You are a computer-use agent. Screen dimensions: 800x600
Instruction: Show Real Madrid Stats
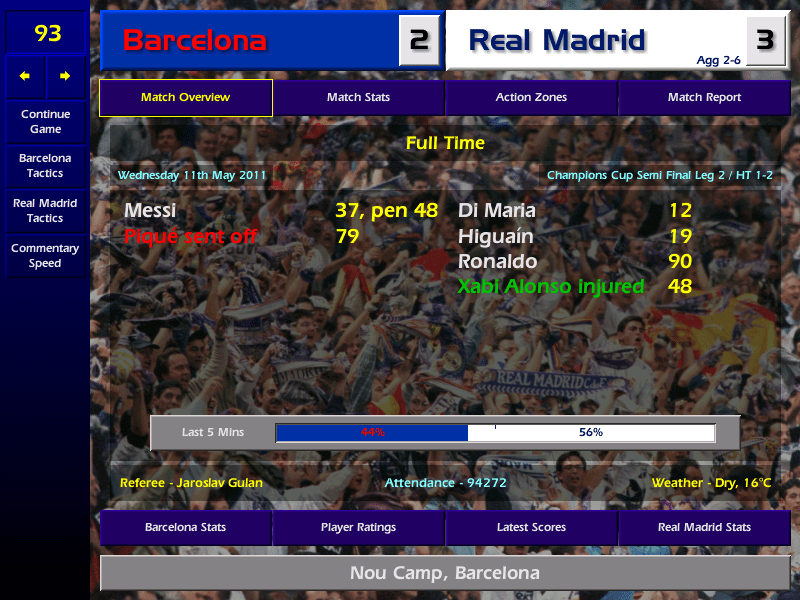(x=704, y=527)
